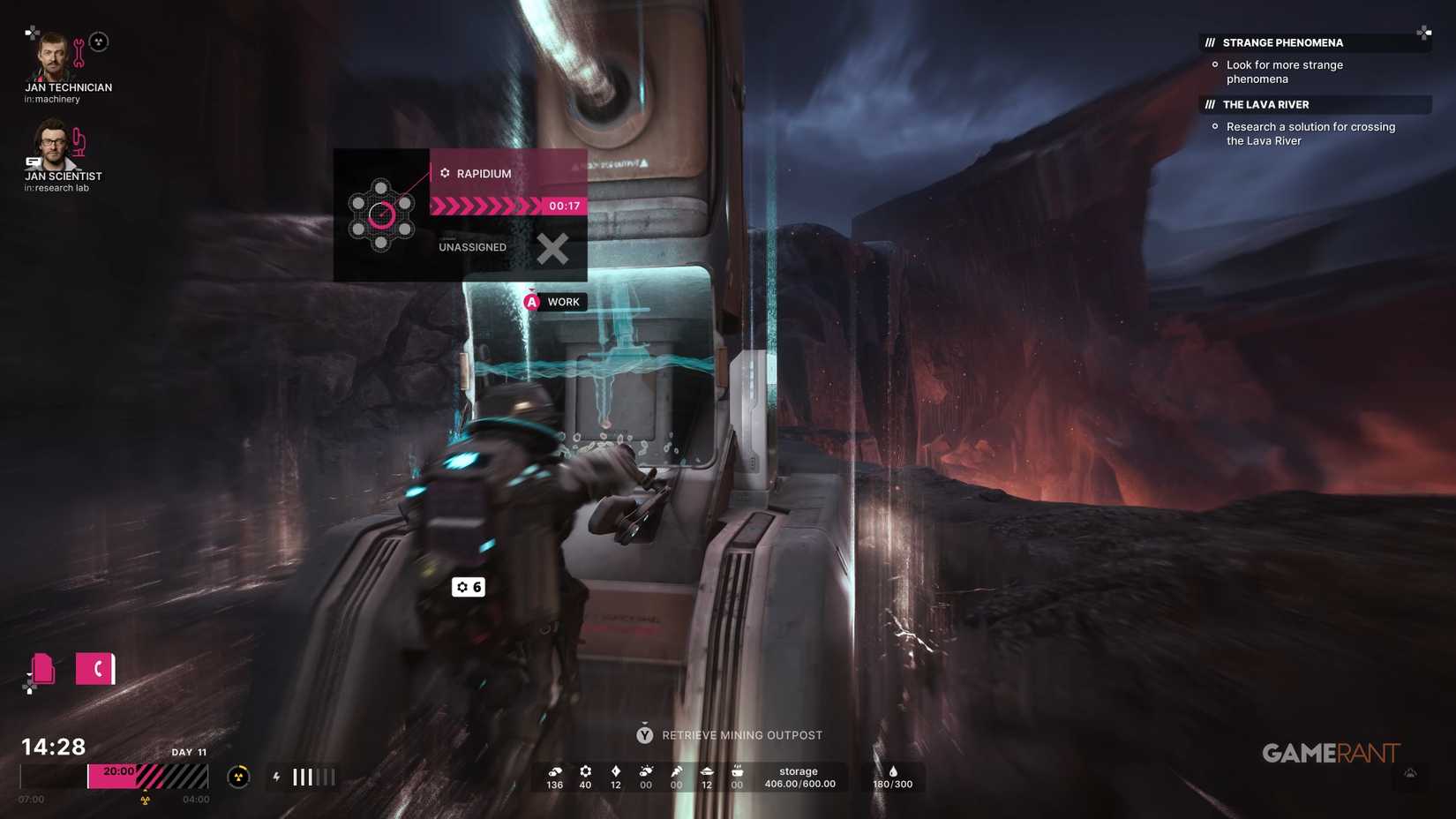This screenshot has height=819, width=1456.
Task: Click the water droplet icon near 180/300
Action: pos(893,770)
